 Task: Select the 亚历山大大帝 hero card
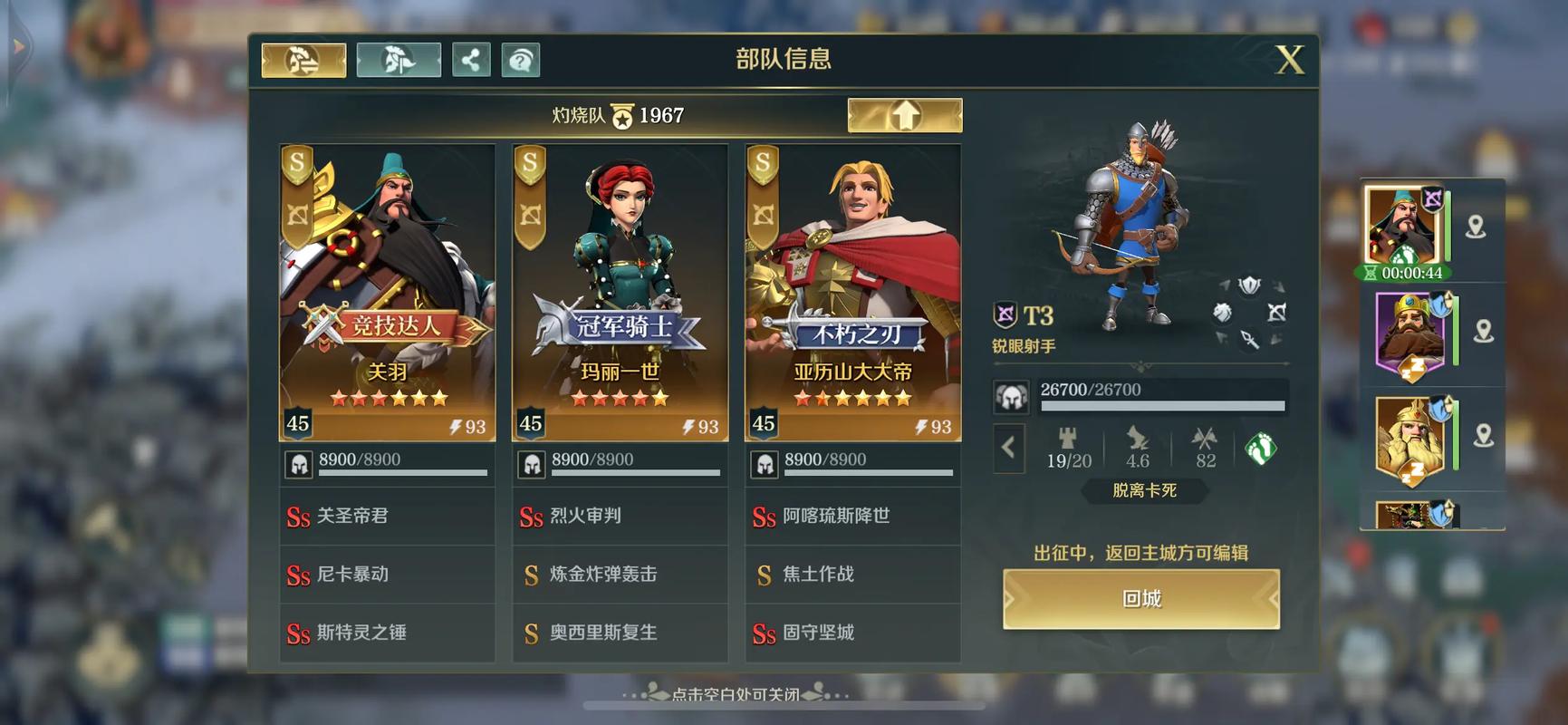coord(853,292)
